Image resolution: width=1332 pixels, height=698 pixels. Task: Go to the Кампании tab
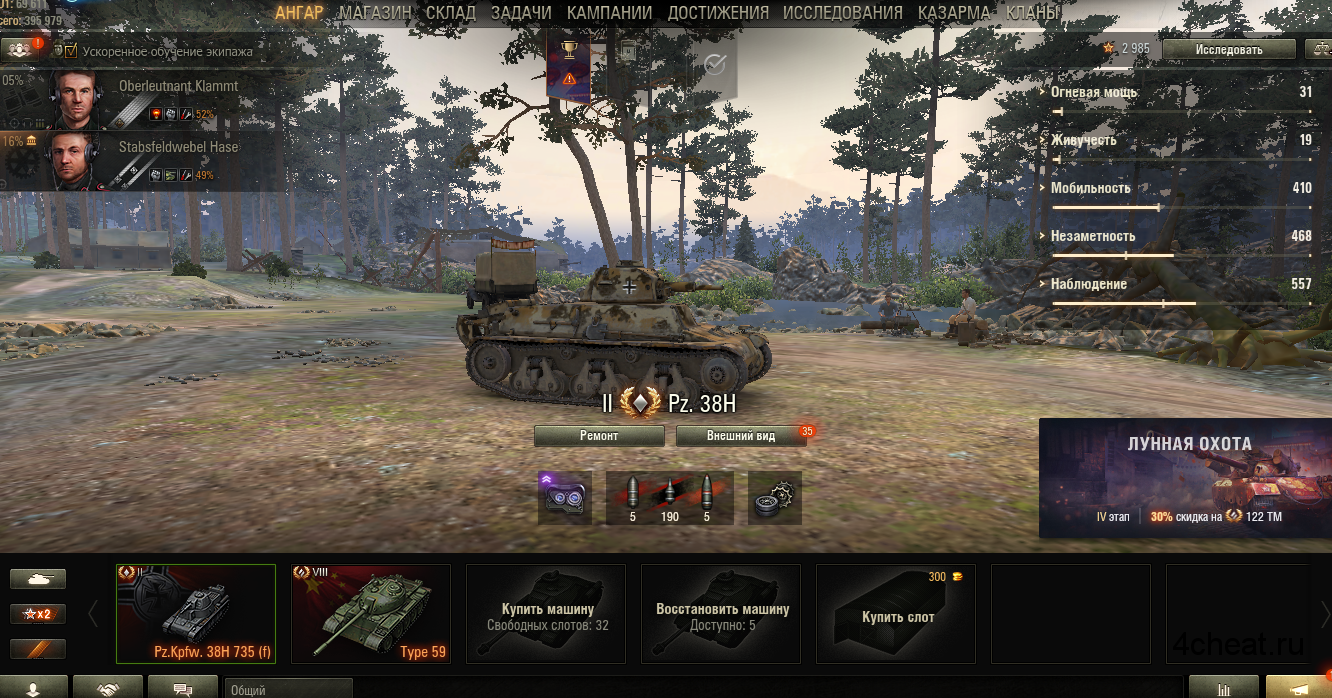609,13
